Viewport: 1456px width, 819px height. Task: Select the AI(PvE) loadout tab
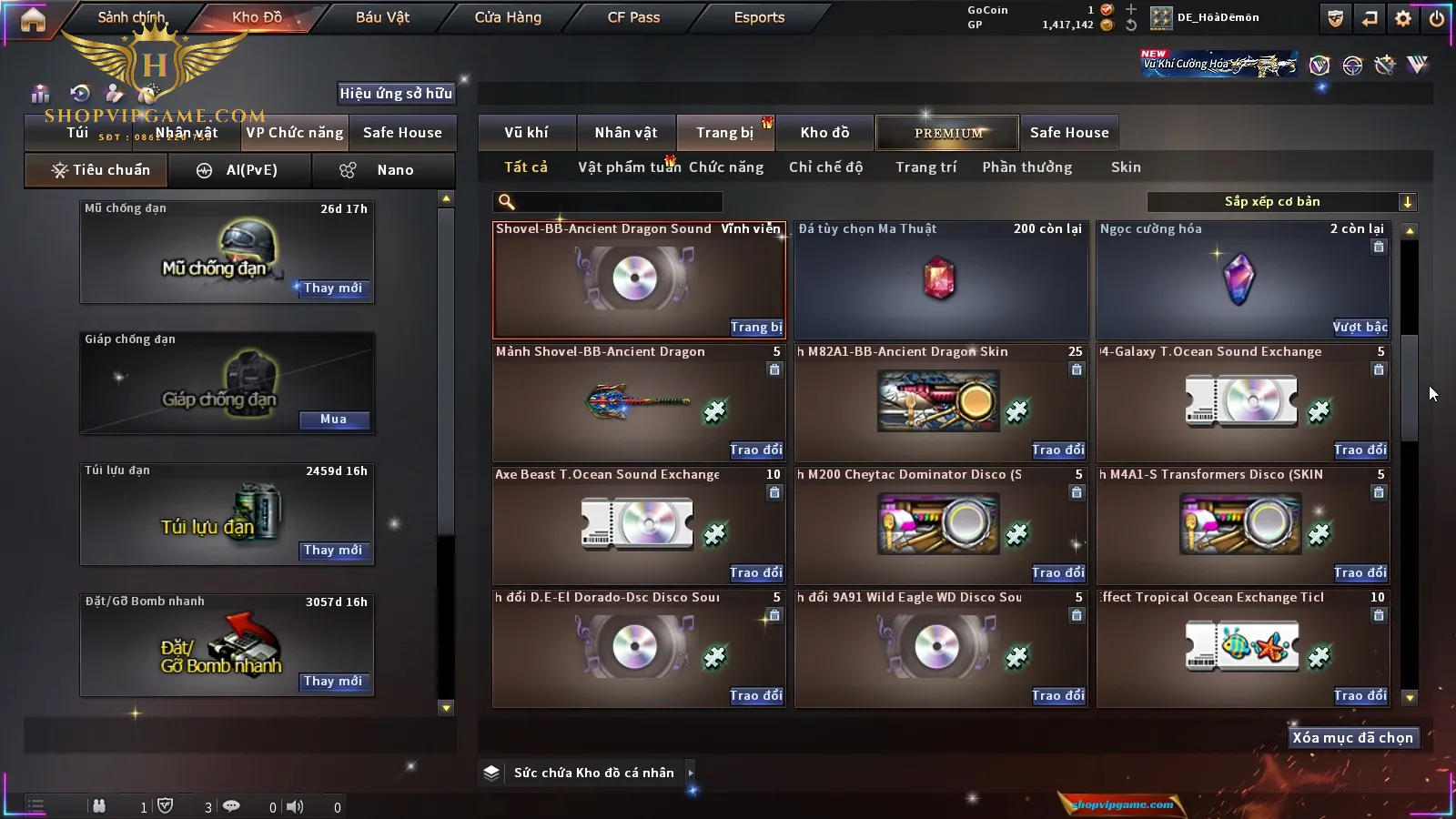tap(240, 170)
